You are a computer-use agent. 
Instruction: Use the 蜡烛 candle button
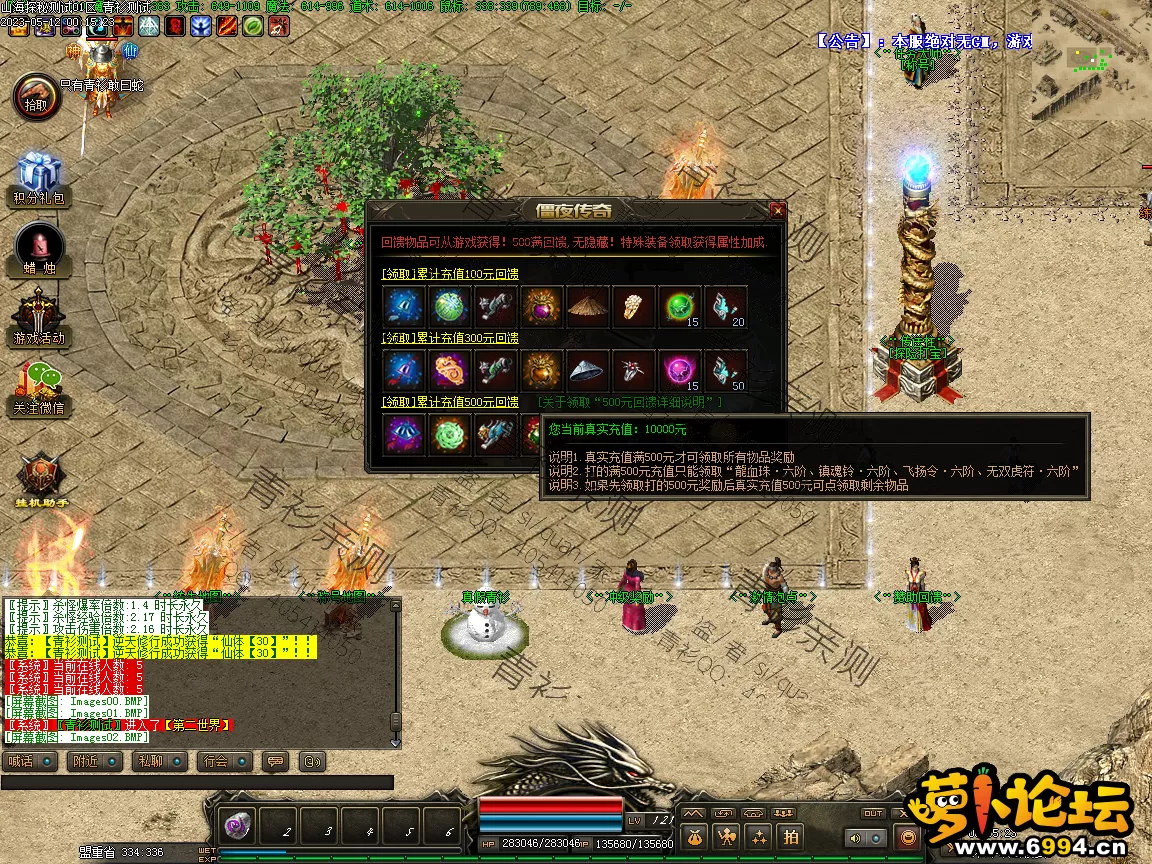point(38,248)
